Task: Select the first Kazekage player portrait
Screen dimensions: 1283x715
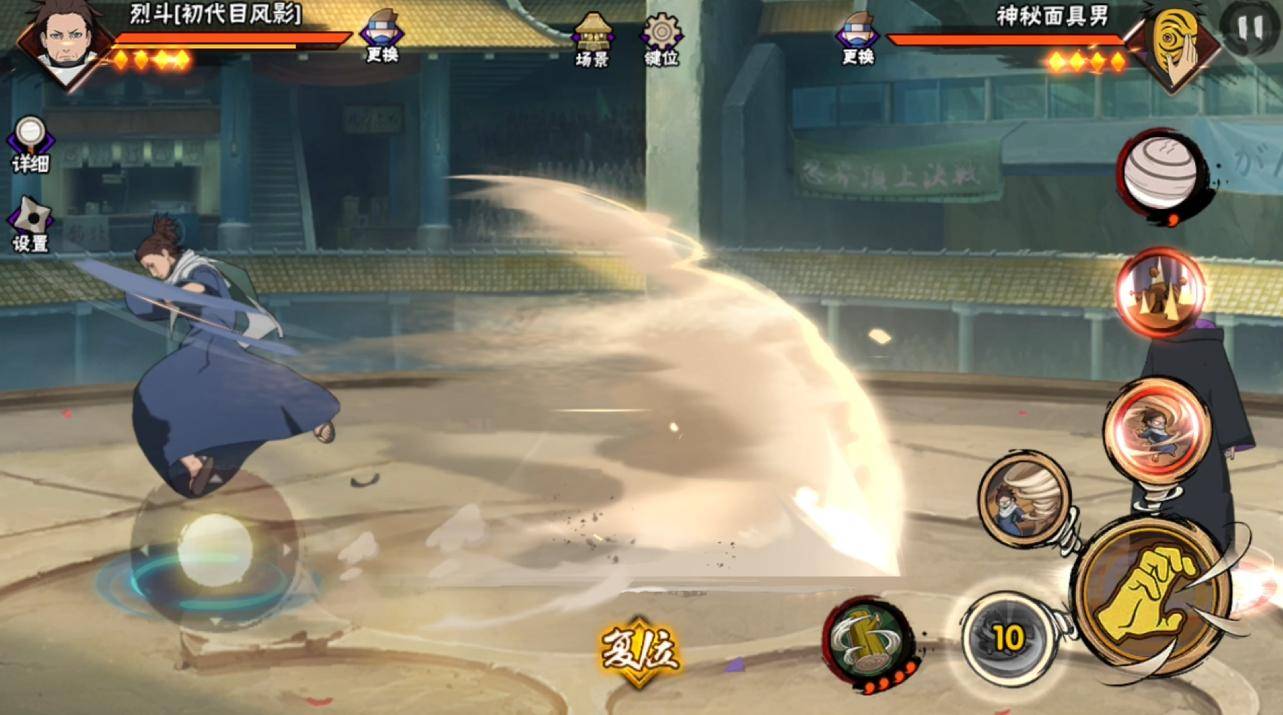Action: tap(64, 41)
